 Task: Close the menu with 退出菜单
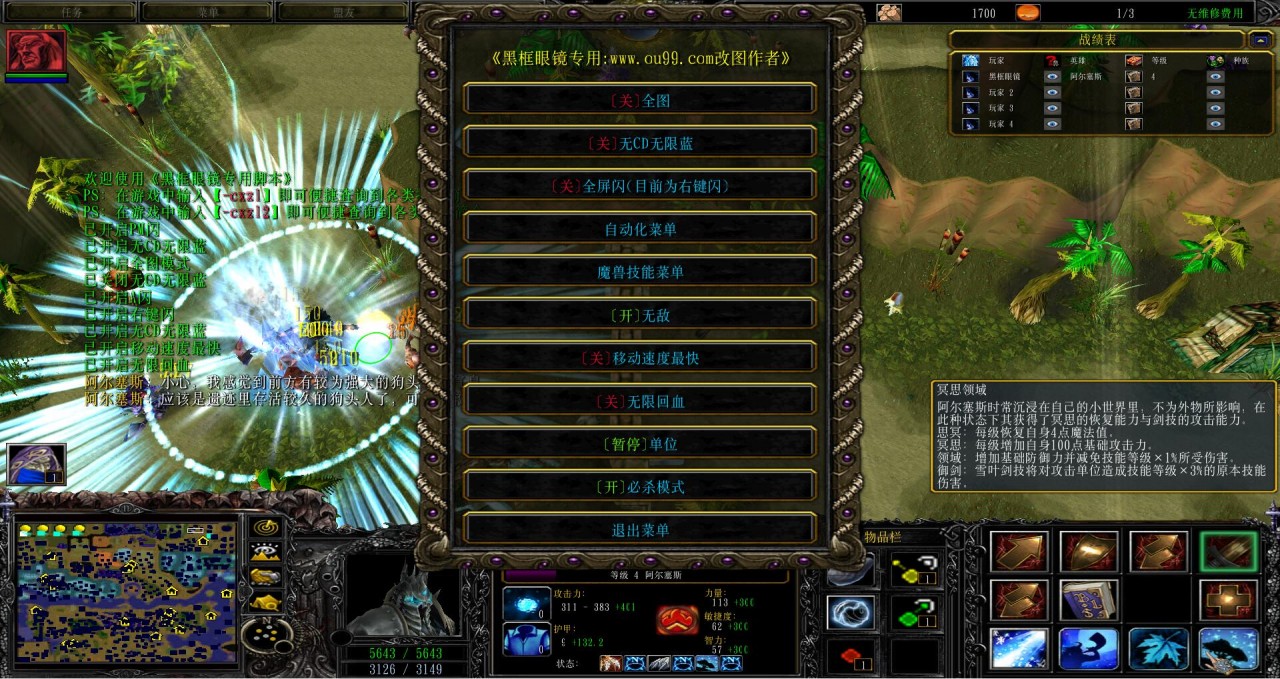[640, 530]
